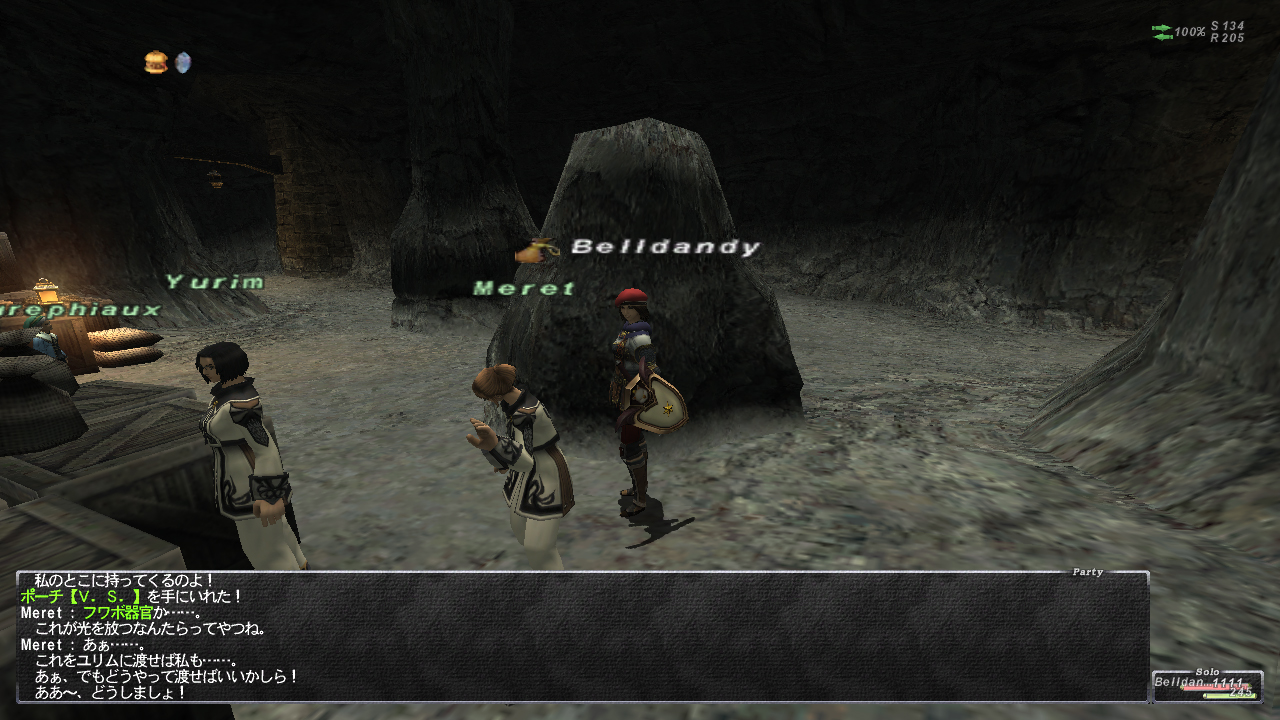Select the crystal status effect icon

[x=182, y=63]
